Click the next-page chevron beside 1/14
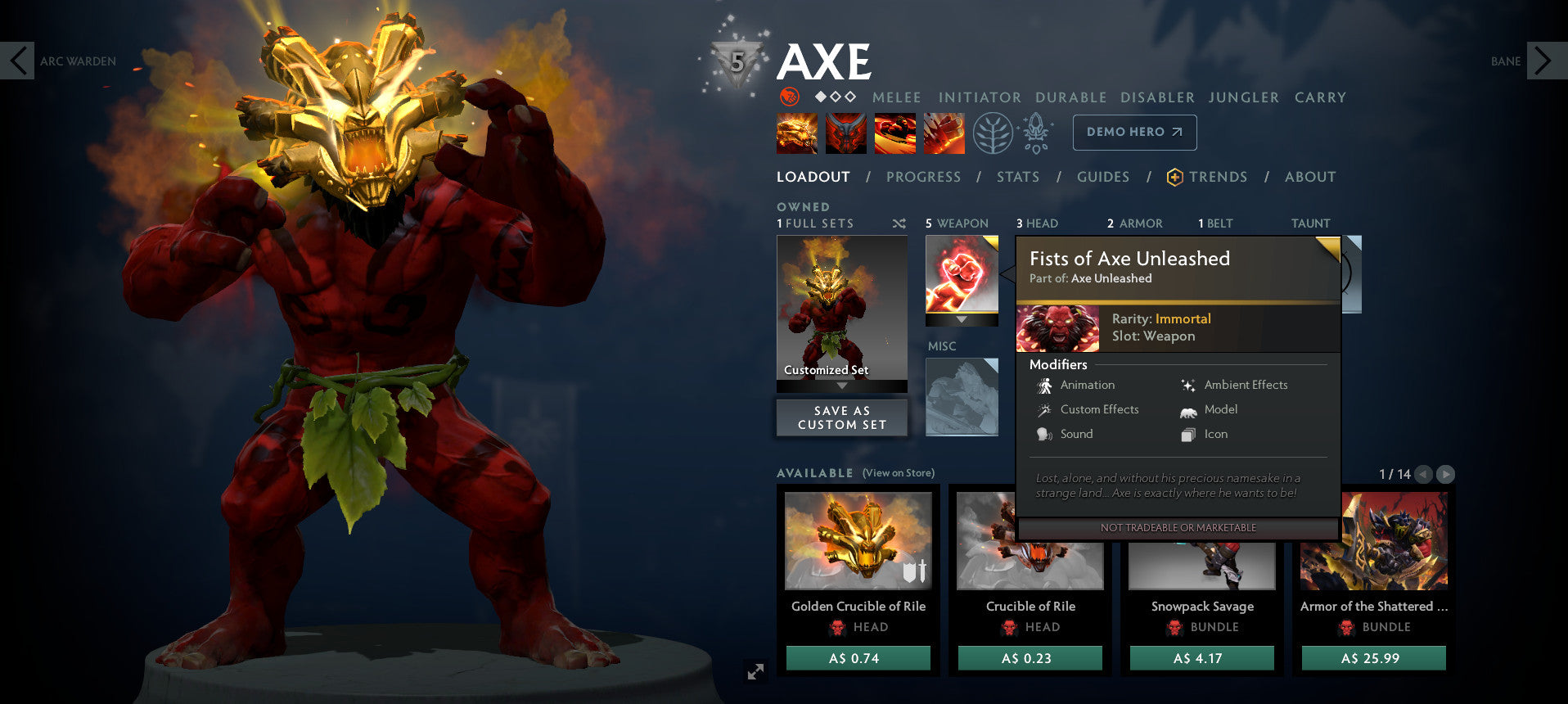 tap(1447, 473)
